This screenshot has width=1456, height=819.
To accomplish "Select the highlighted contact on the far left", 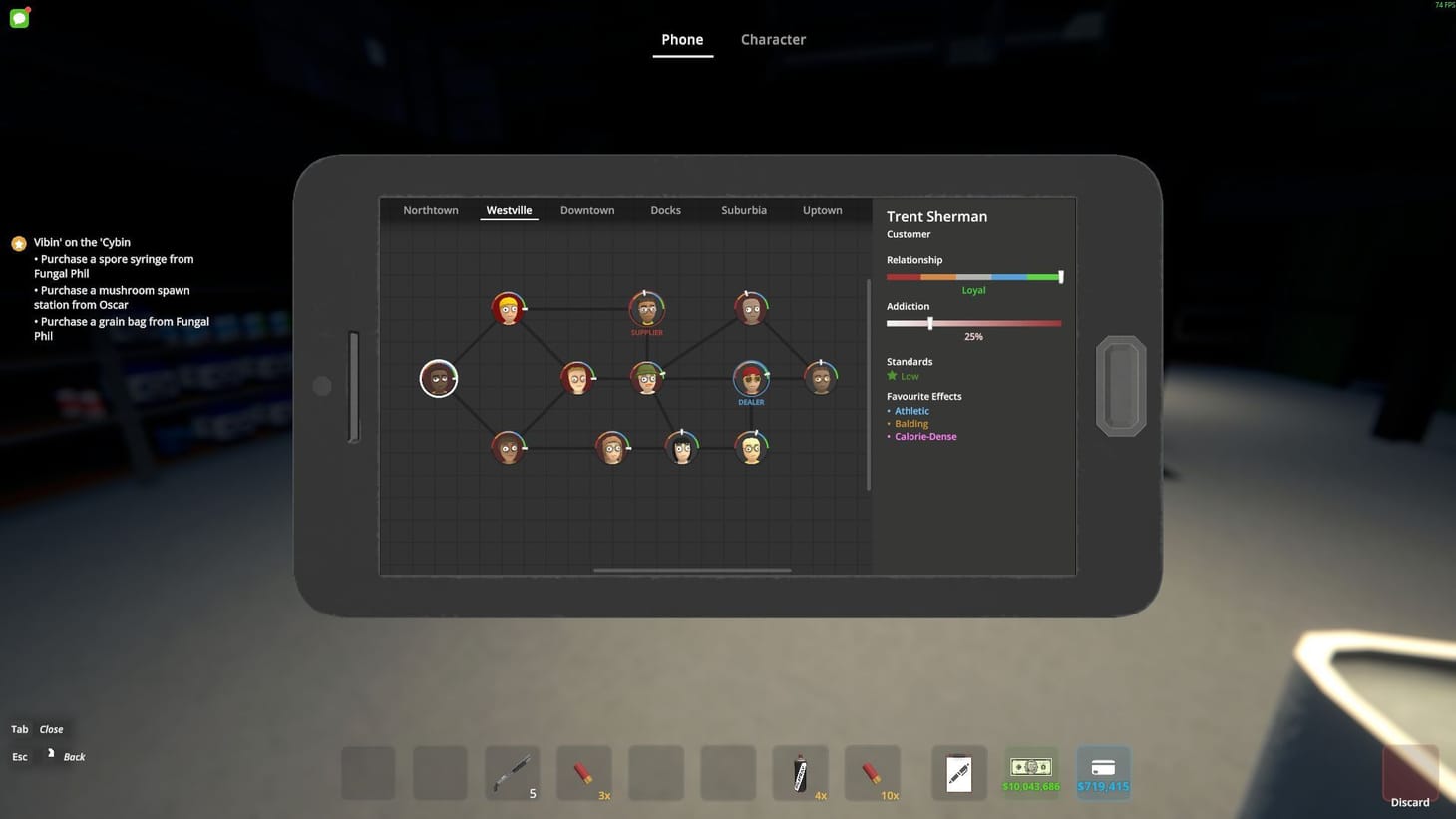I will 438,378.
